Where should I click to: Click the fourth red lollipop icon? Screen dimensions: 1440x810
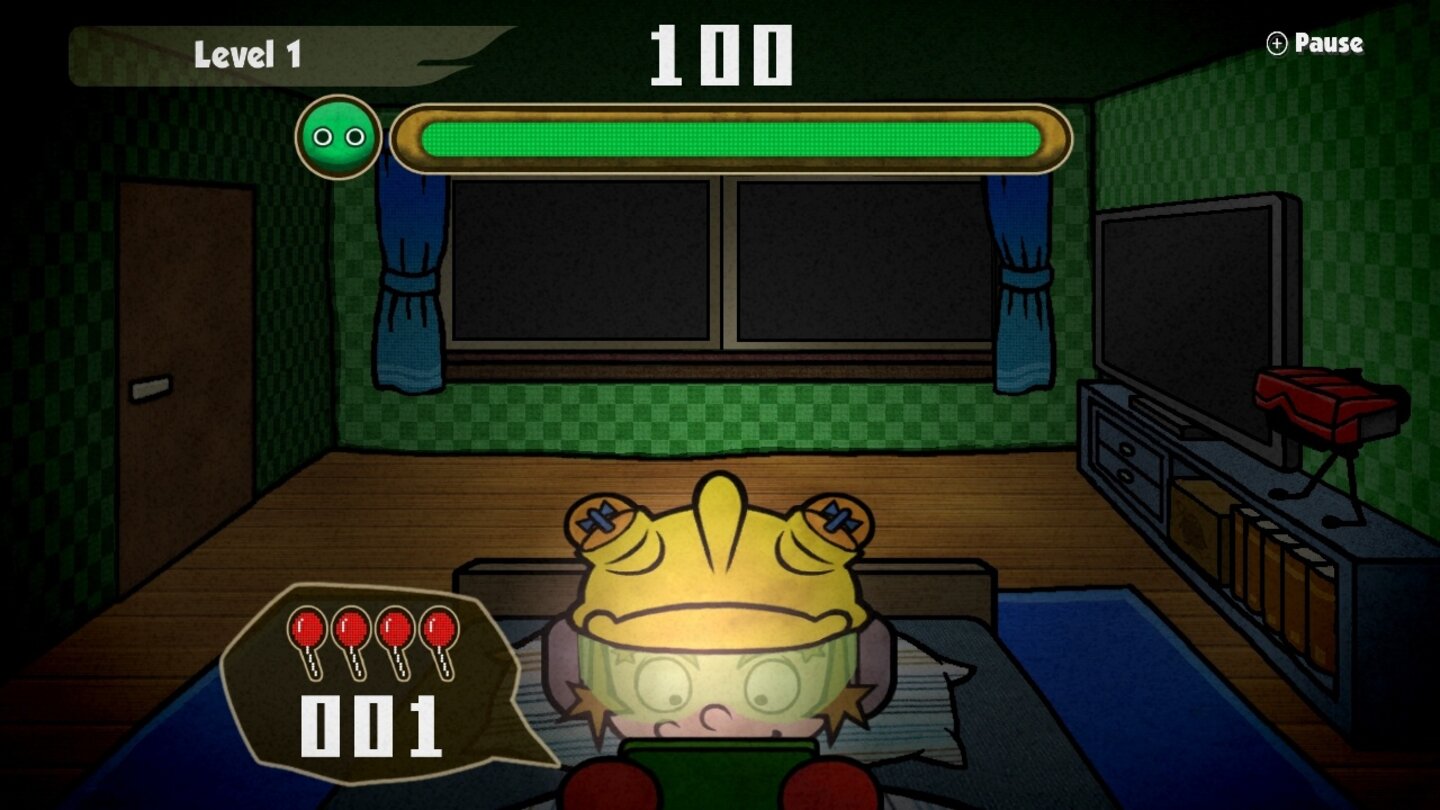tap(440, 630)
